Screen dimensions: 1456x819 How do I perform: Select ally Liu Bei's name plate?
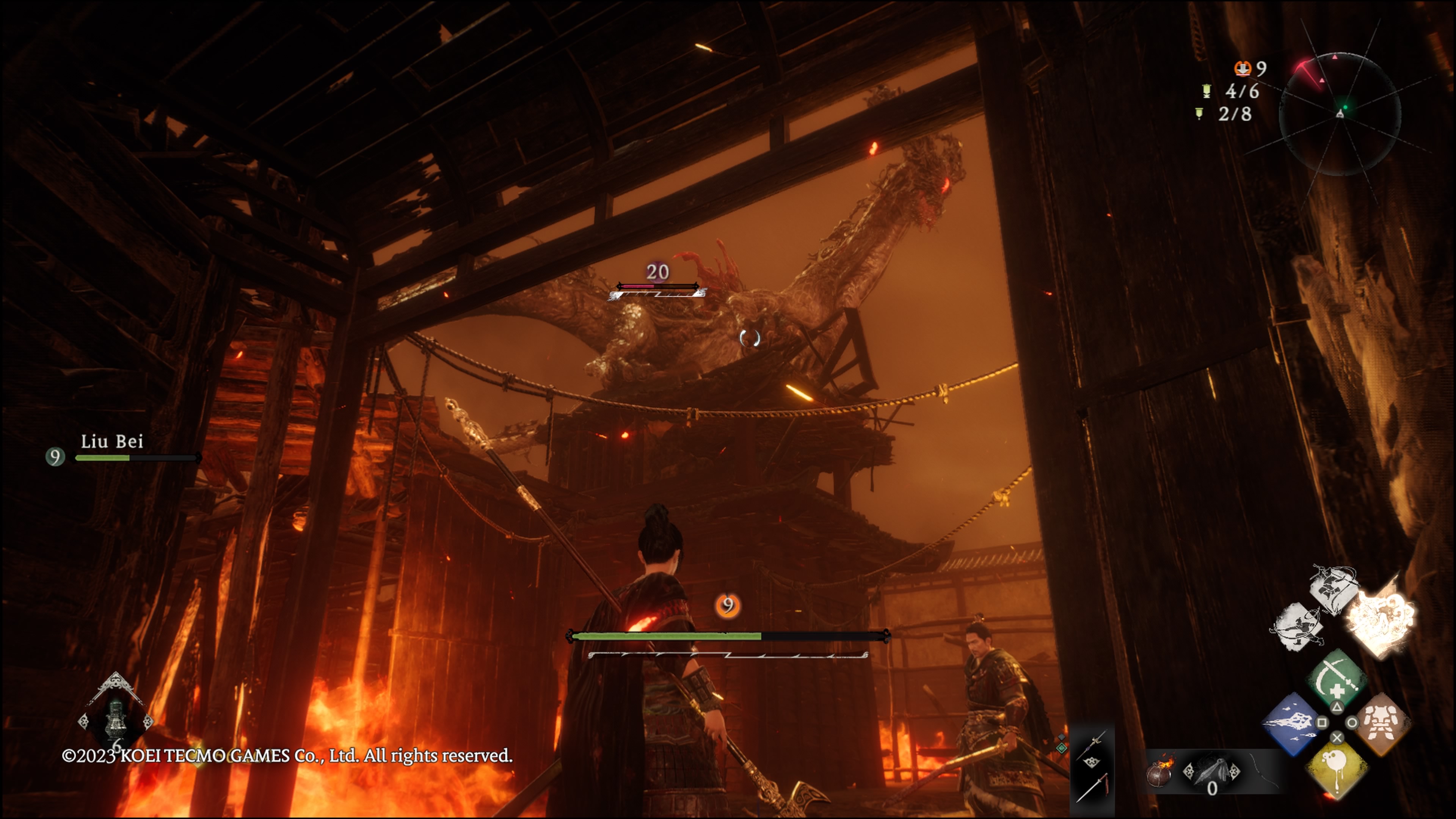(x=112, y=441)
